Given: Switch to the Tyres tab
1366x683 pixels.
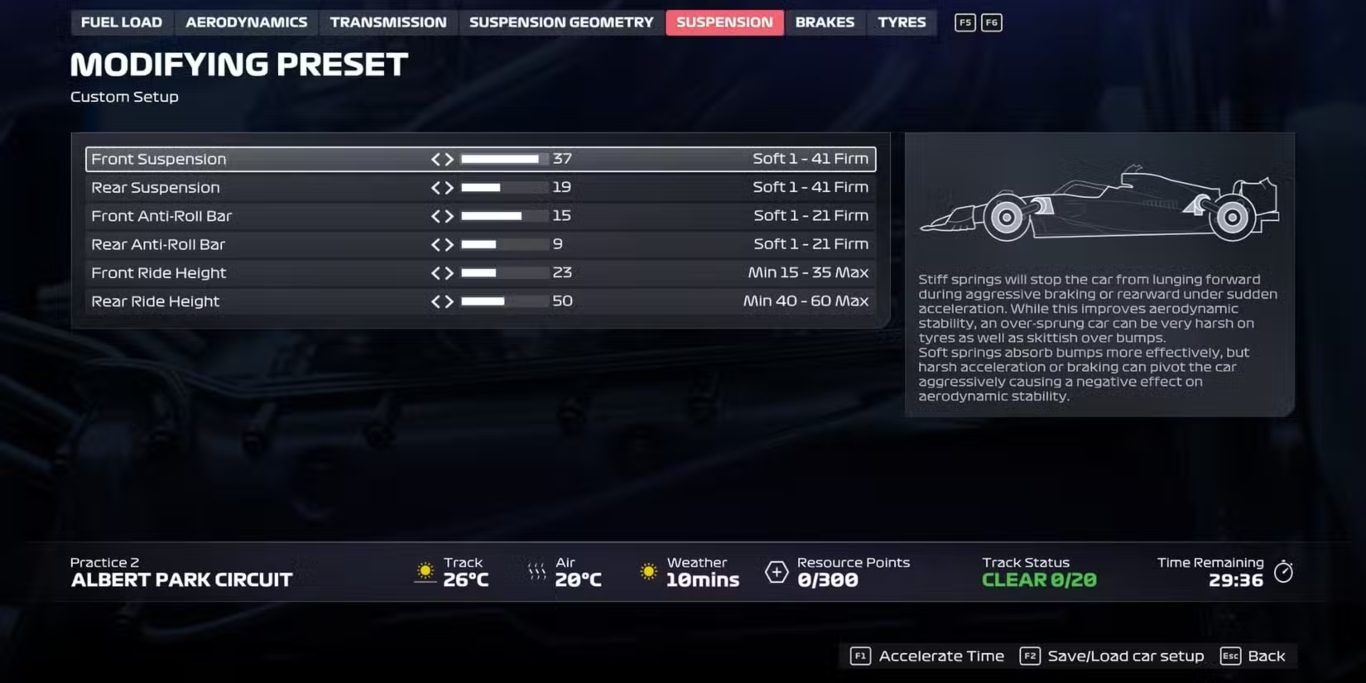Looking at the screenshot, I should tap(902, 22).
